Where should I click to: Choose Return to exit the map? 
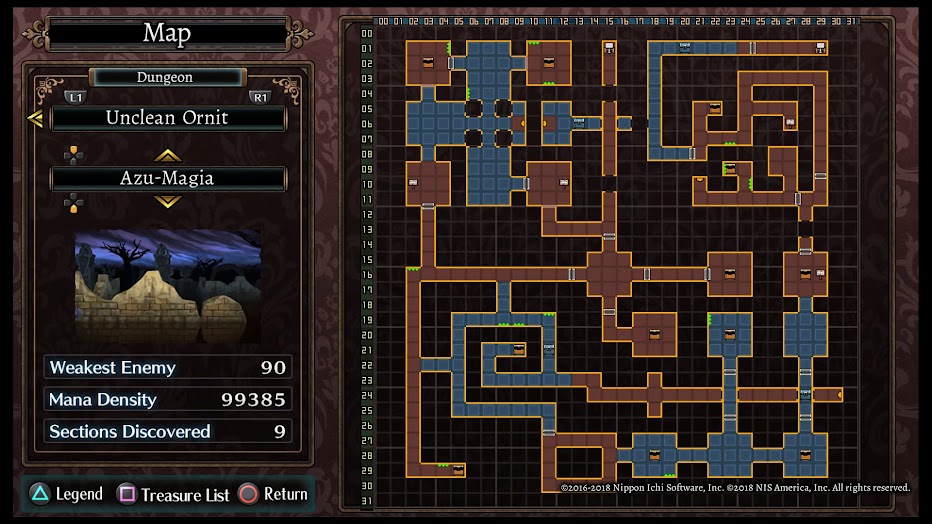273,494
